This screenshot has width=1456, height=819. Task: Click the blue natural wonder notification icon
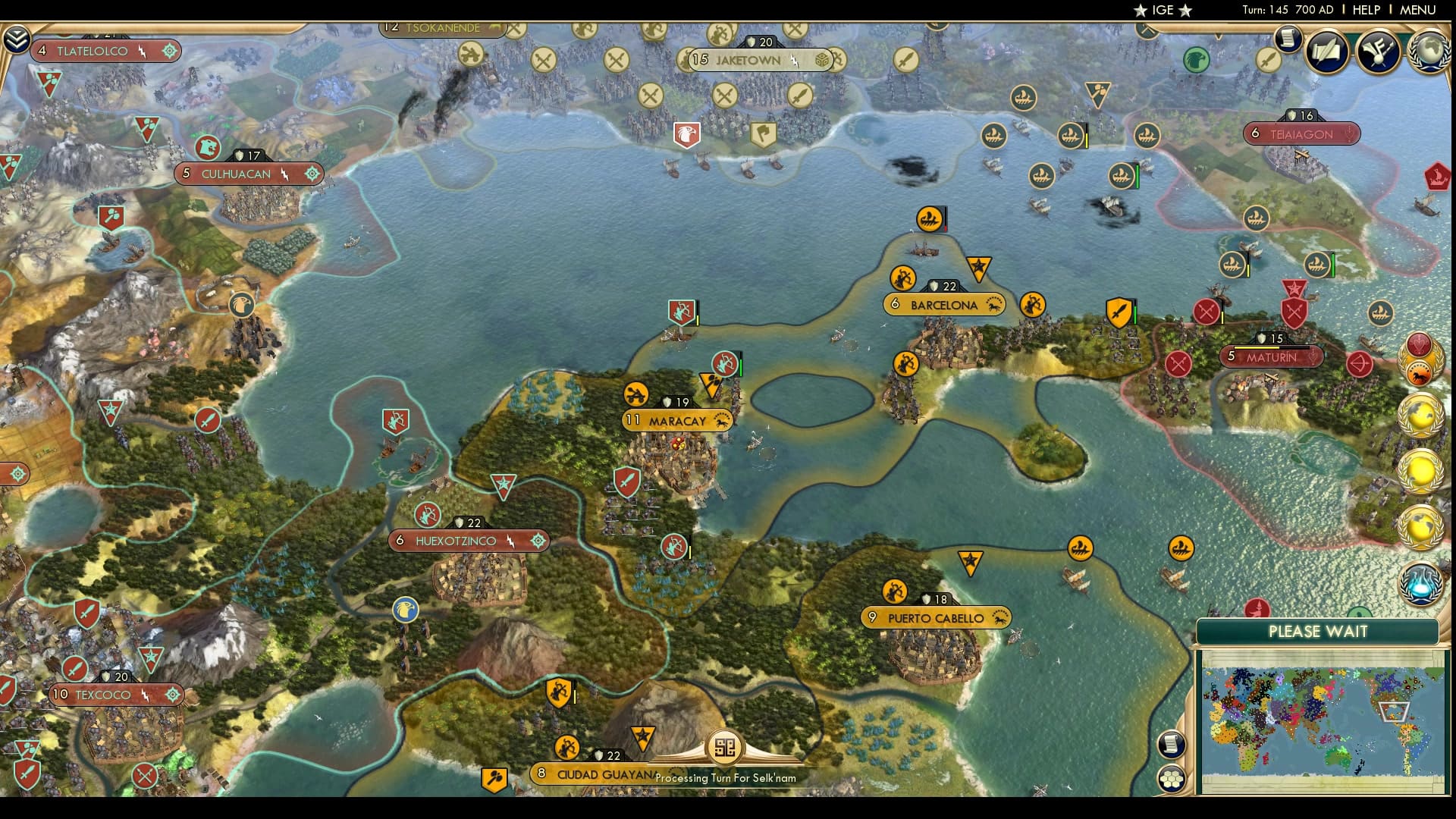[1421, 585]
